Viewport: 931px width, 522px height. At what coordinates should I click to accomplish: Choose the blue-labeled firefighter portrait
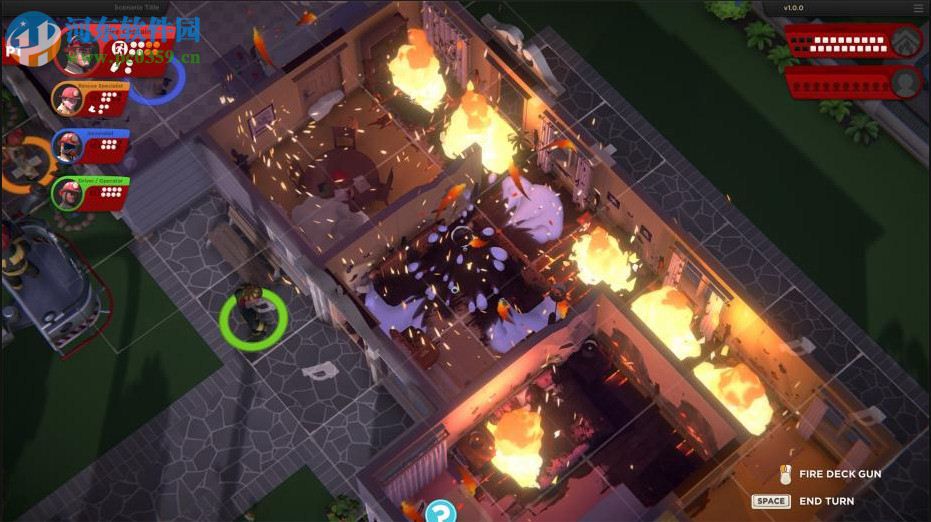pyautogui.click(x=68, y=146)
